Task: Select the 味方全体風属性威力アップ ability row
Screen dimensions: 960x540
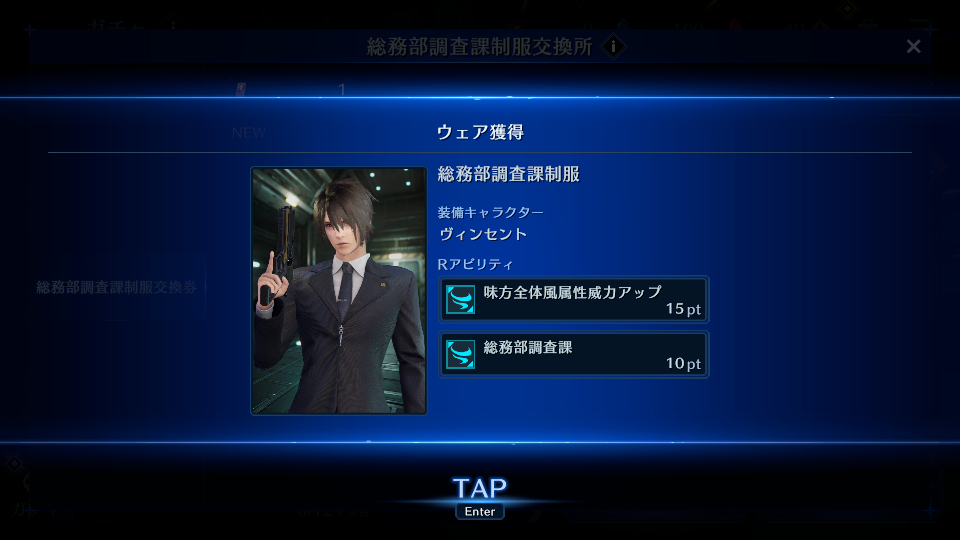Action: (x=574, y=299)
